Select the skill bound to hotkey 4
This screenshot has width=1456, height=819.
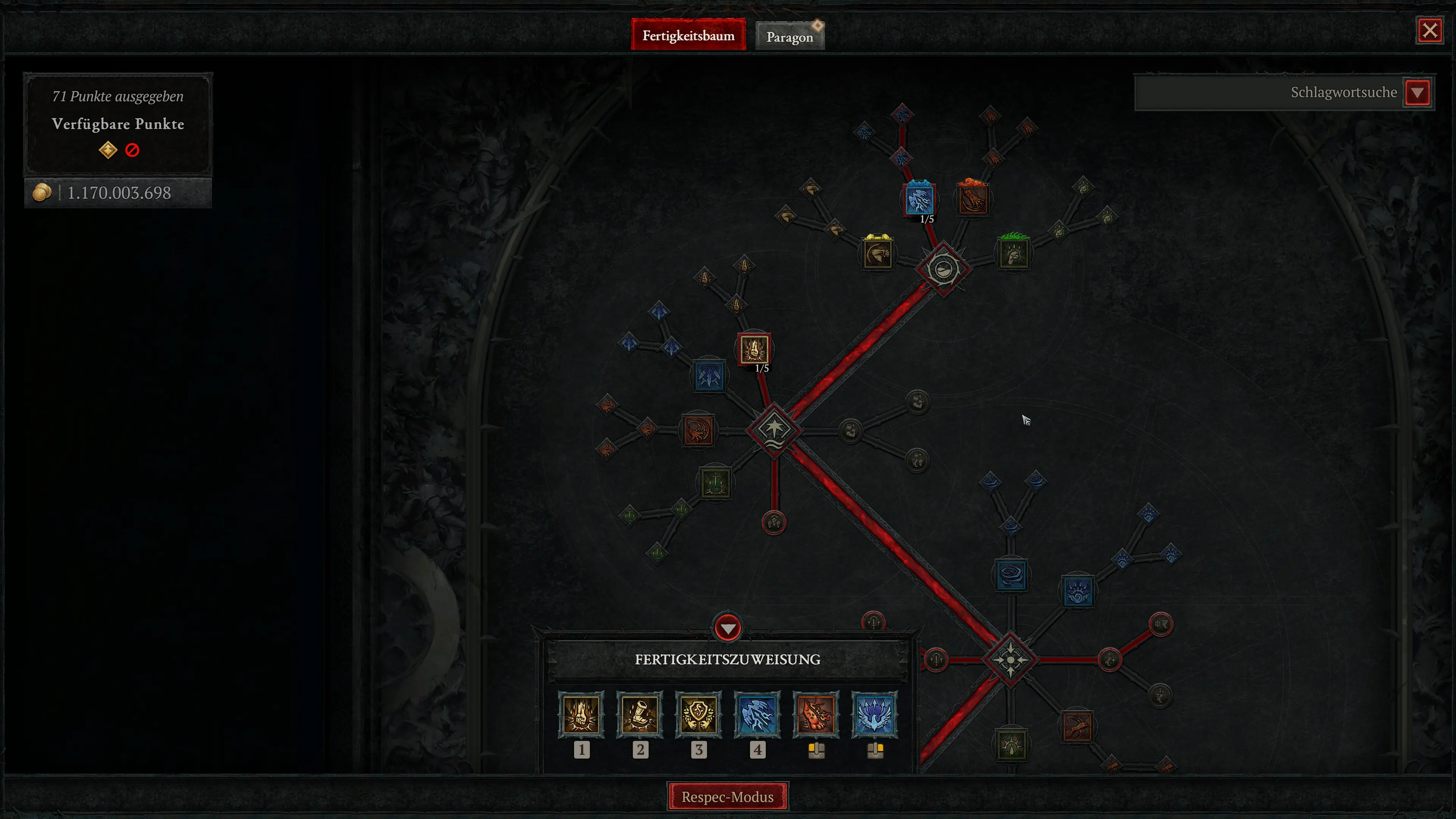coord(758,715)
